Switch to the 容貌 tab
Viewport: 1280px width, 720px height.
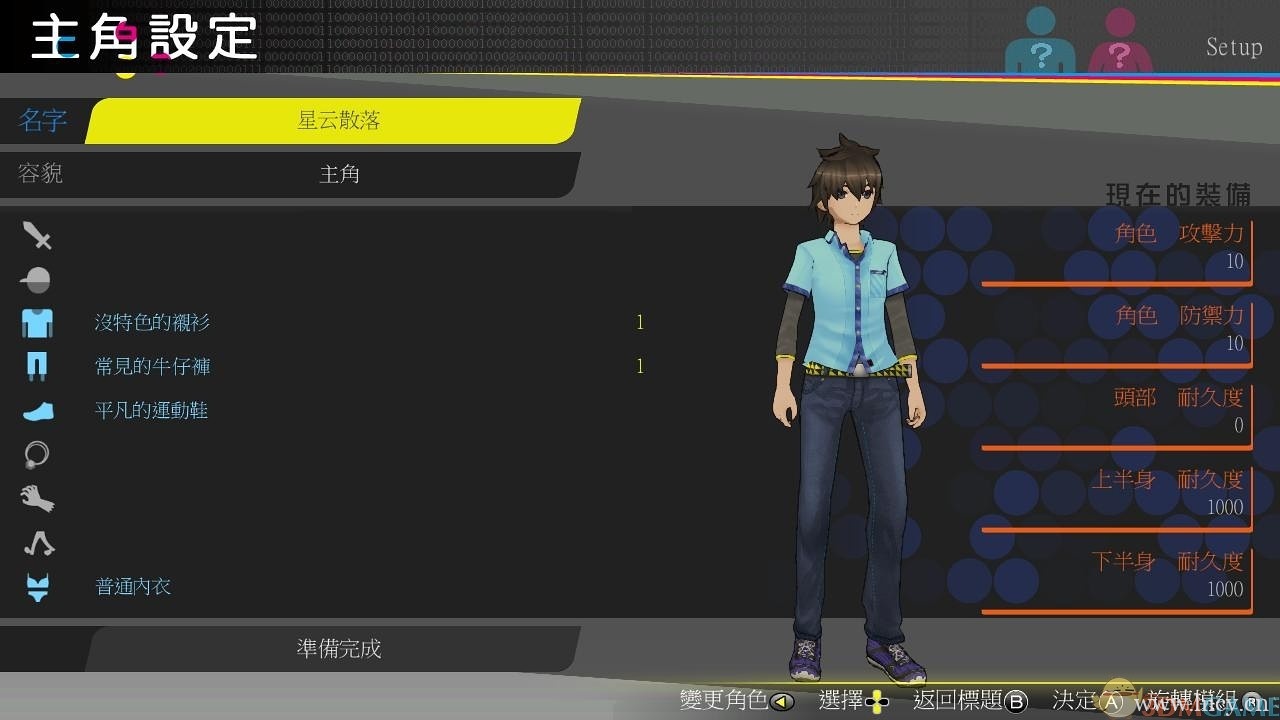pyautogui.click(x=40, y=173)
